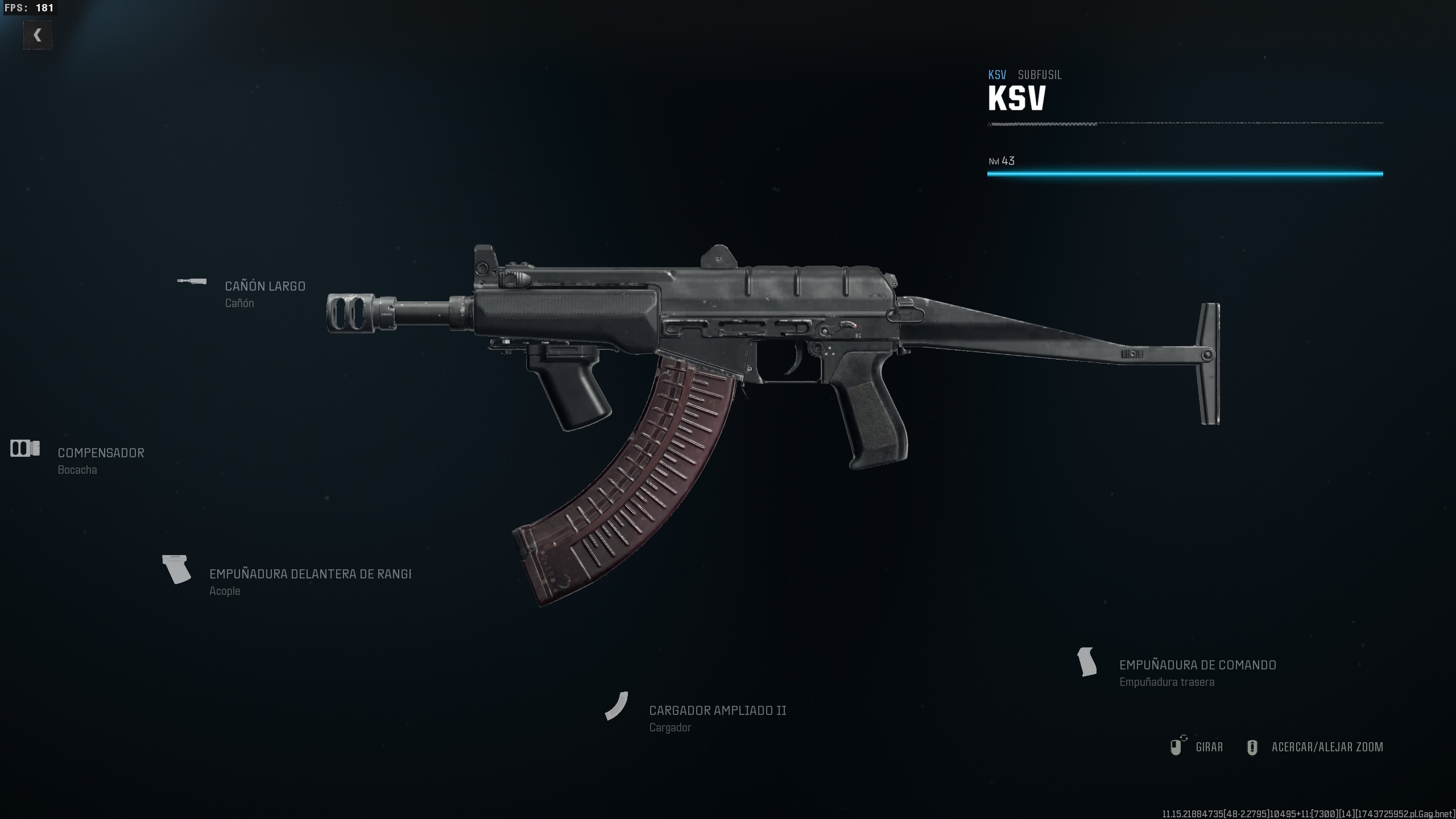Screen dimensions: 1456x819
Task: Open the Subfusil category tab
Action: click(x=1039, y=75)
